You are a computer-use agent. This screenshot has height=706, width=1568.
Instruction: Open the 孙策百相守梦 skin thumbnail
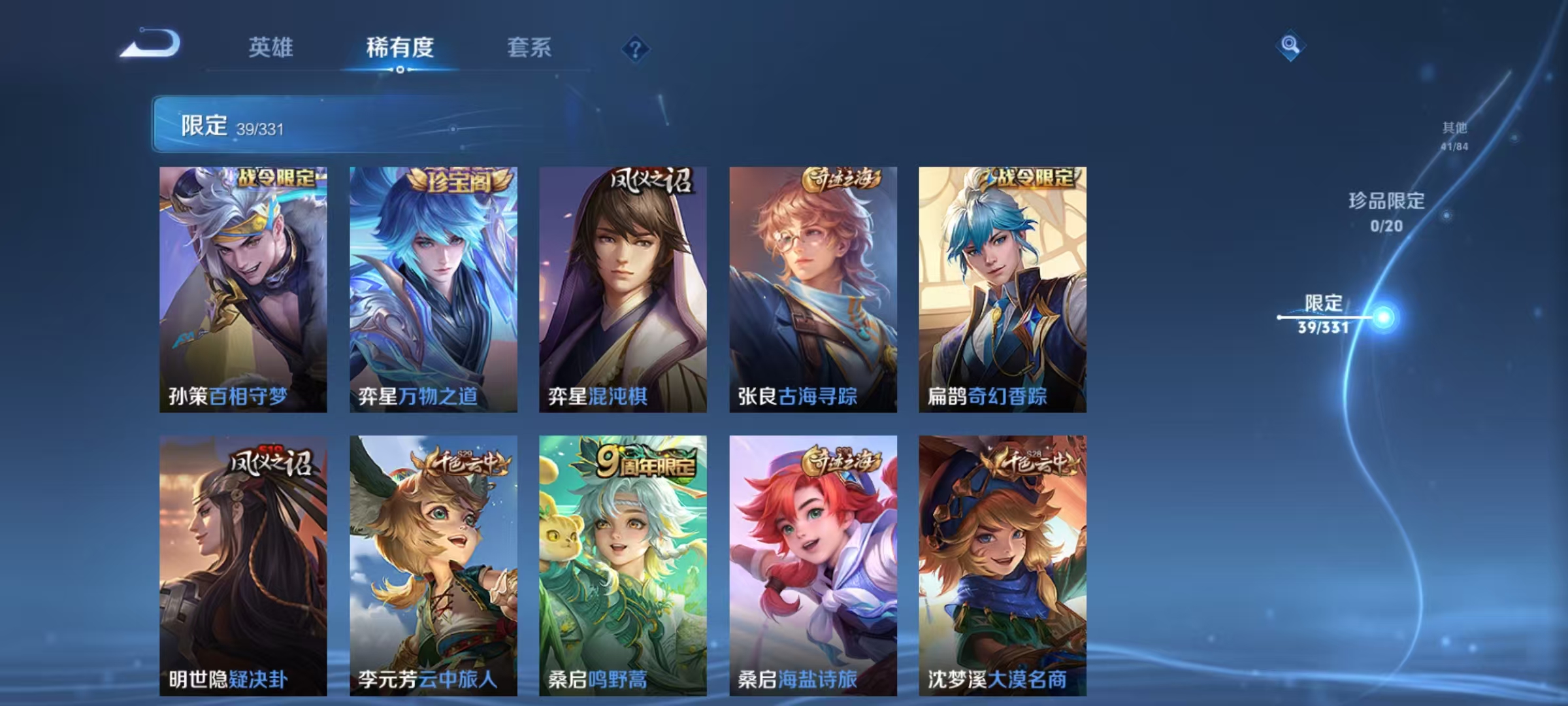coord(242,288)
